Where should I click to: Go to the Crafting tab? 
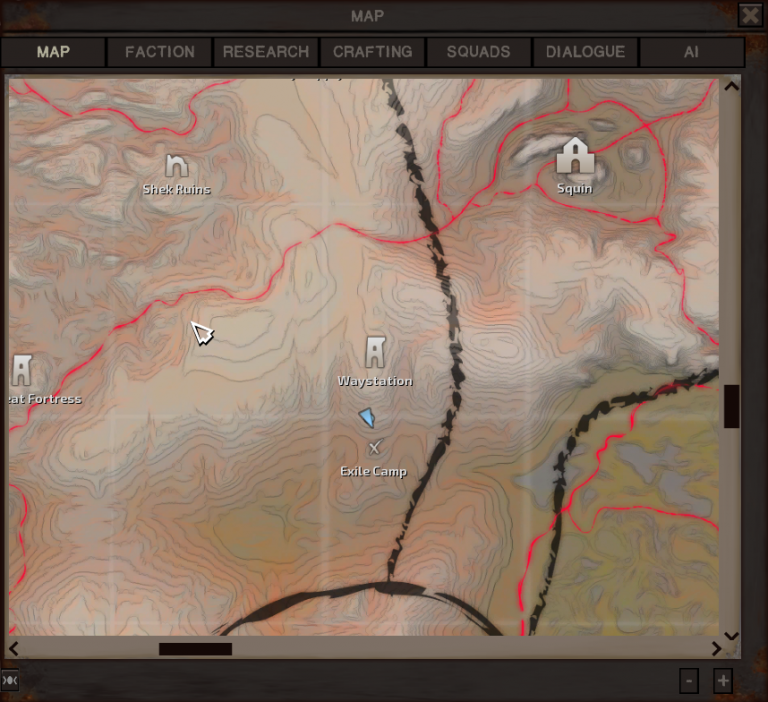click(x=372, y=52)
